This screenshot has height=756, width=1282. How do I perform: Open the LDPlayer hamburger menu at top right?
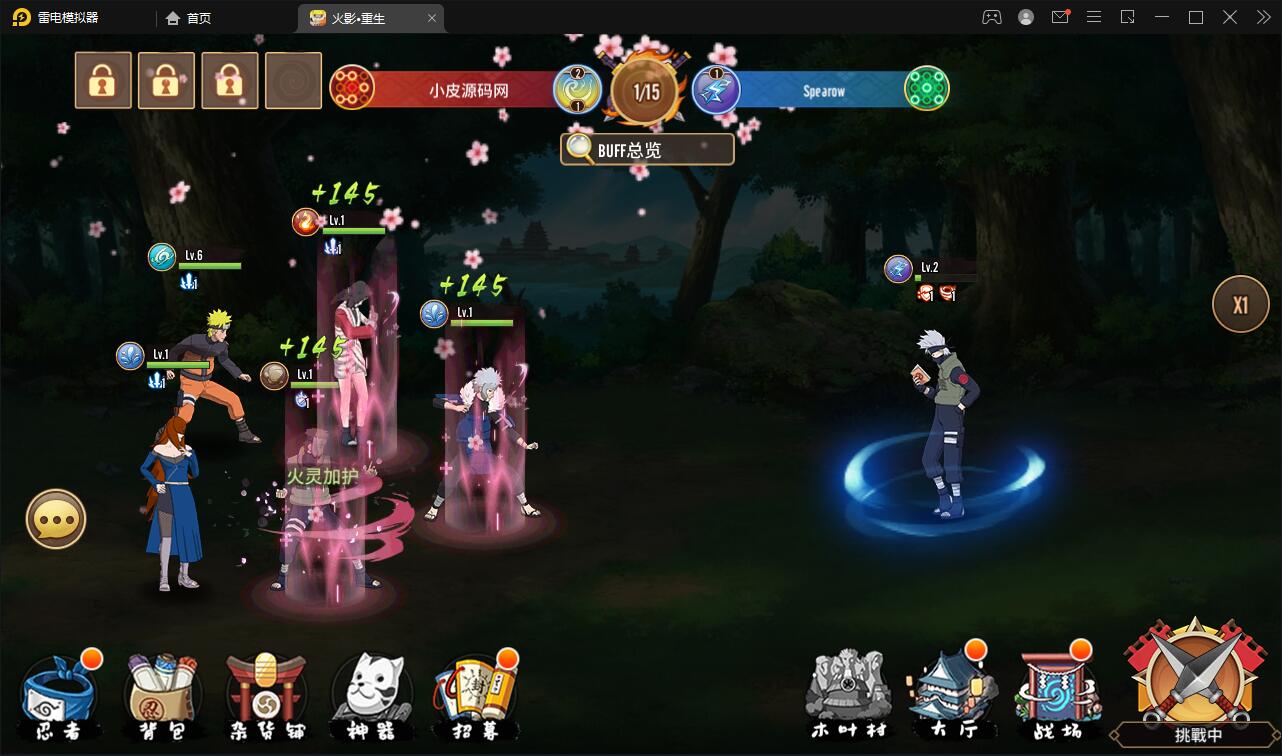click(1093, 16)
